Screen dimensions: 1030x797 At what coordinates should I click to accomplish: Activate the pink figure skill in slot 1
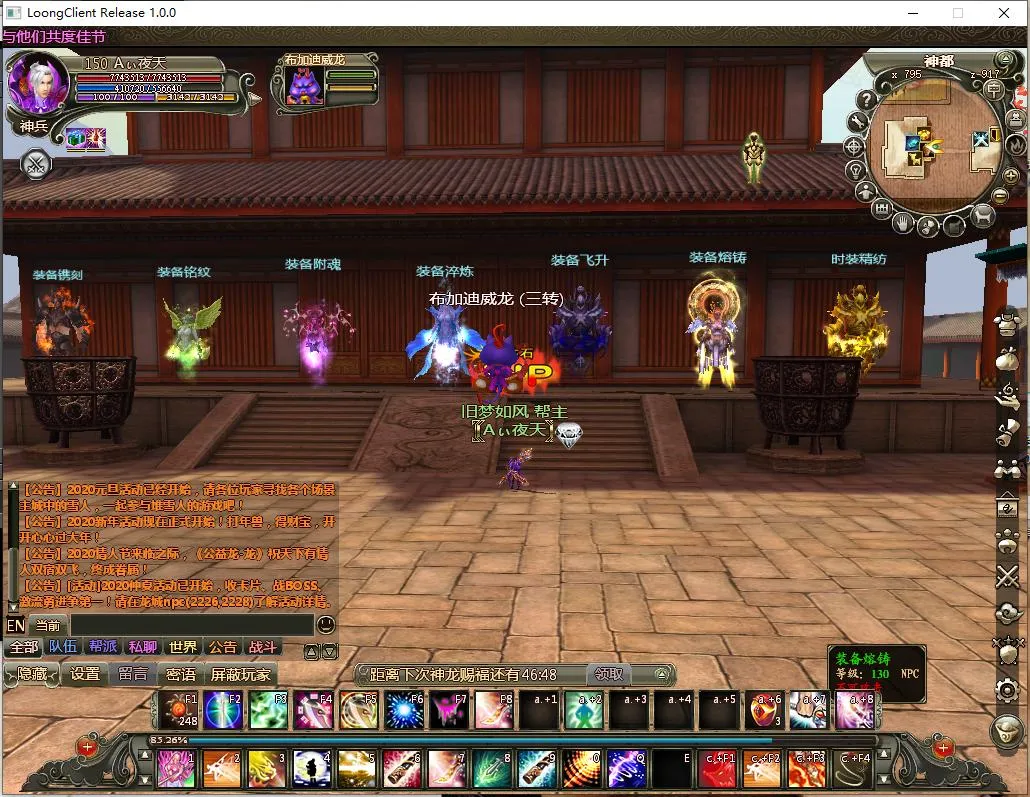(176, 768)
